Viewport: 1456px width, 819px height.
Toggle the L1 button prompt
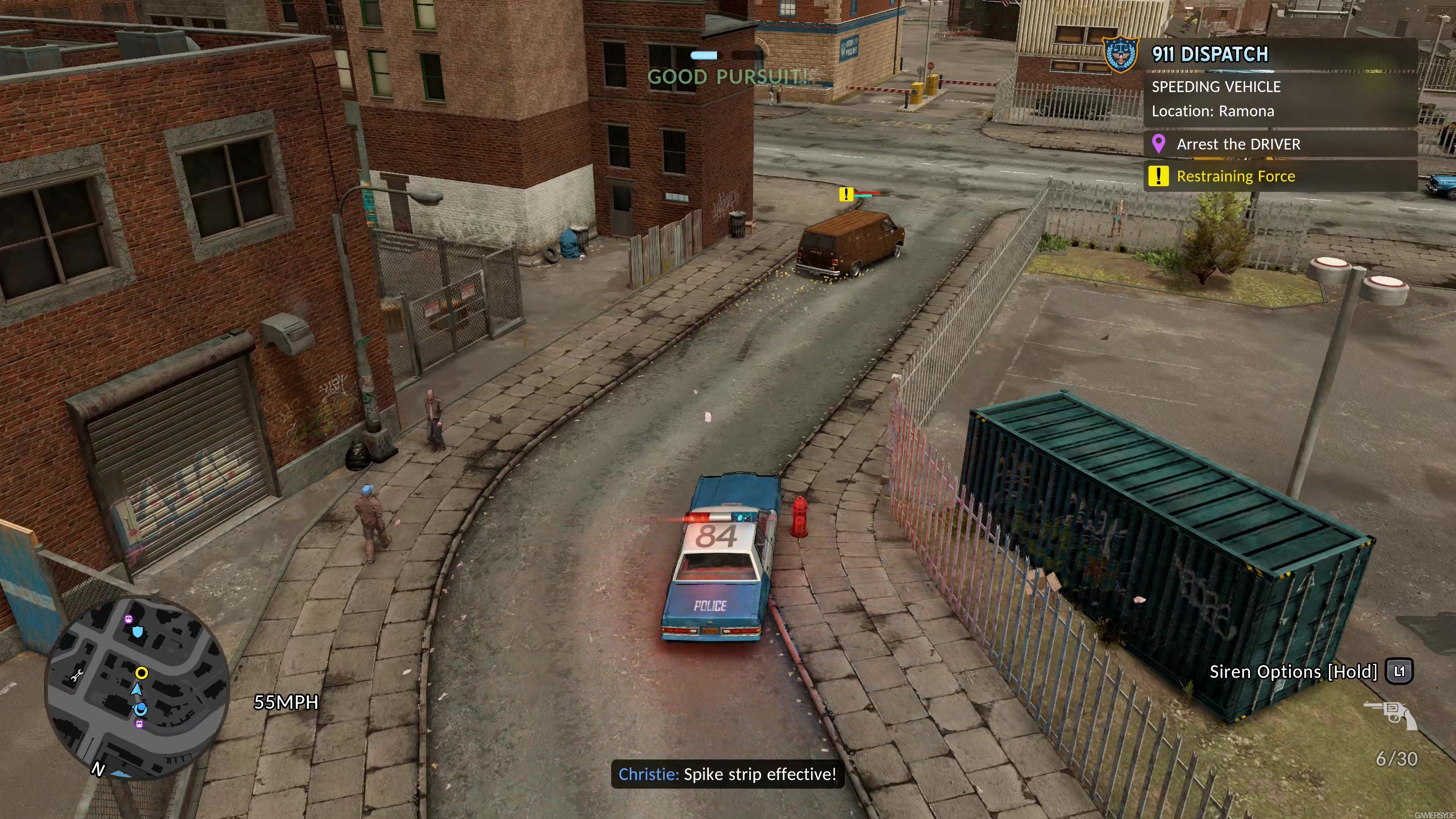tap(1400, 672)
